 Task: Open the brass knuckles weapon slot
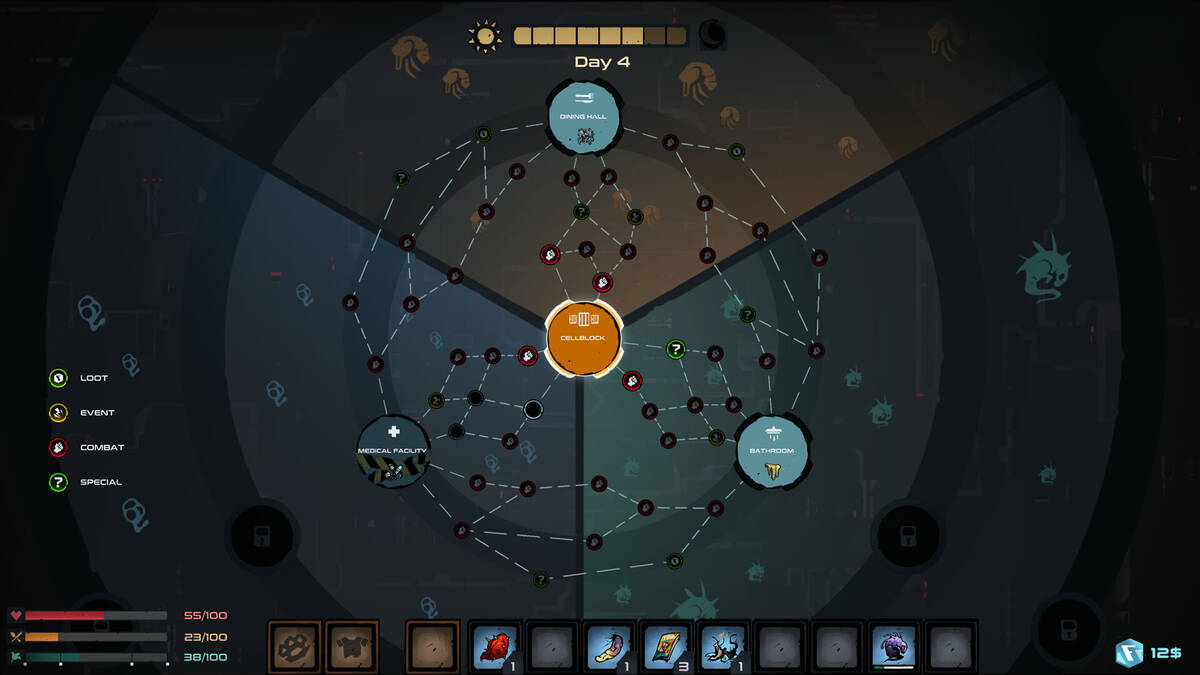(294, 646)
